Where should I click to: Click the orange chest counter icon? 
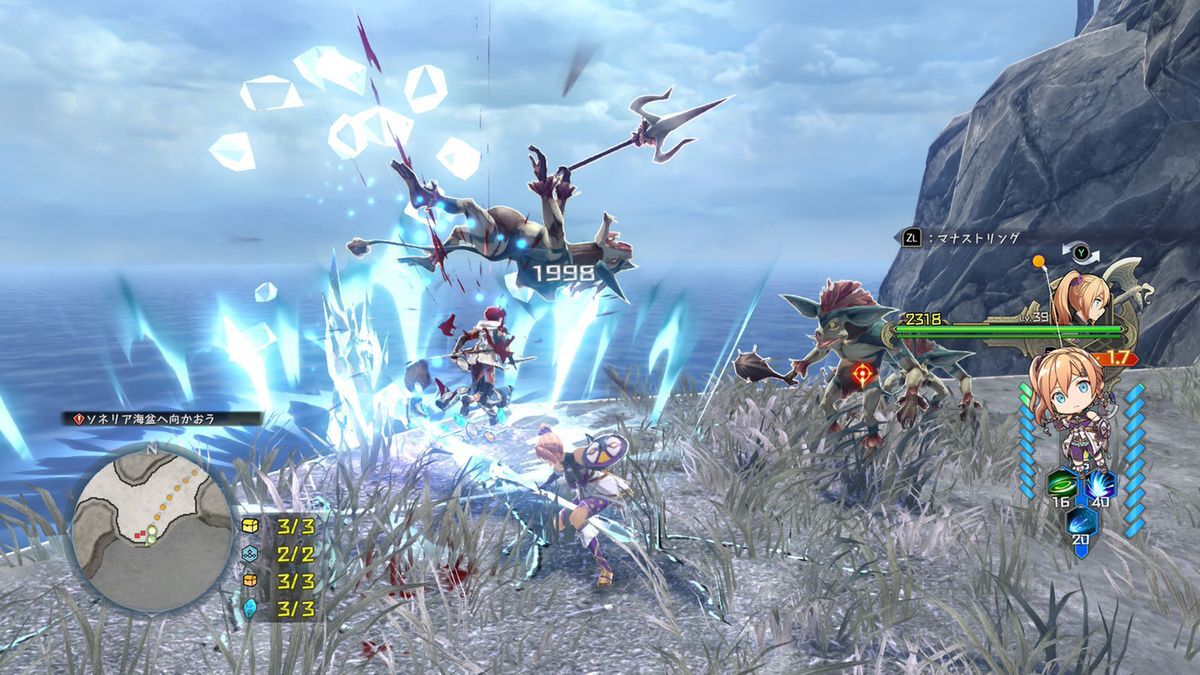pos(250,581)
